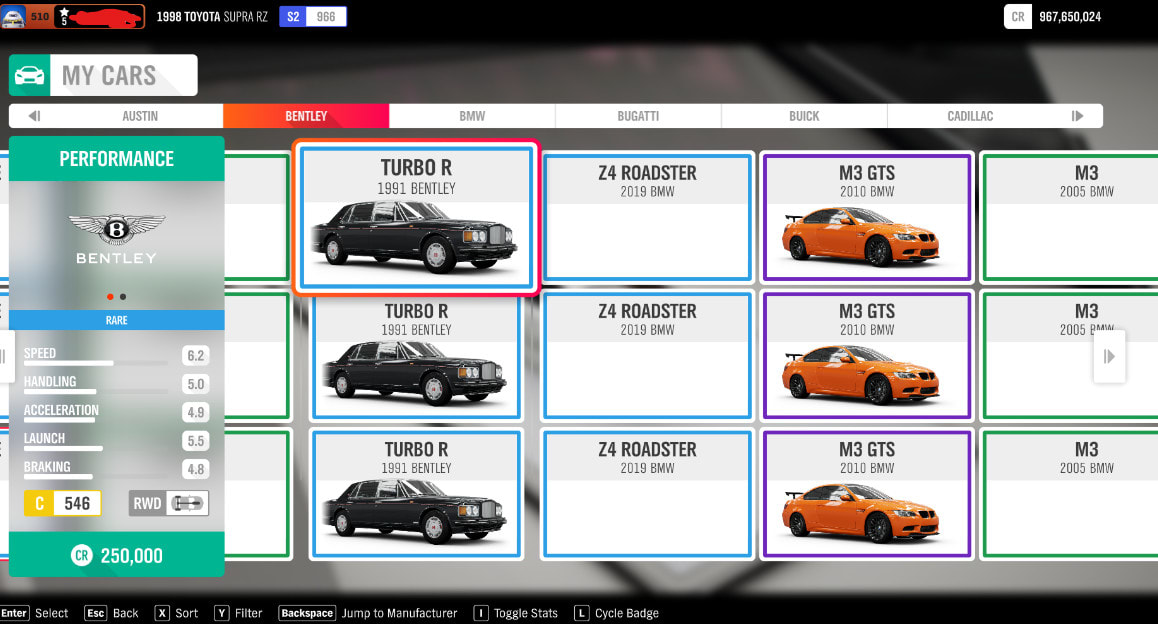1158x624 pixels.
Task: Select the Bentley manufacturer tab
Action: click(x=306, y=116)
